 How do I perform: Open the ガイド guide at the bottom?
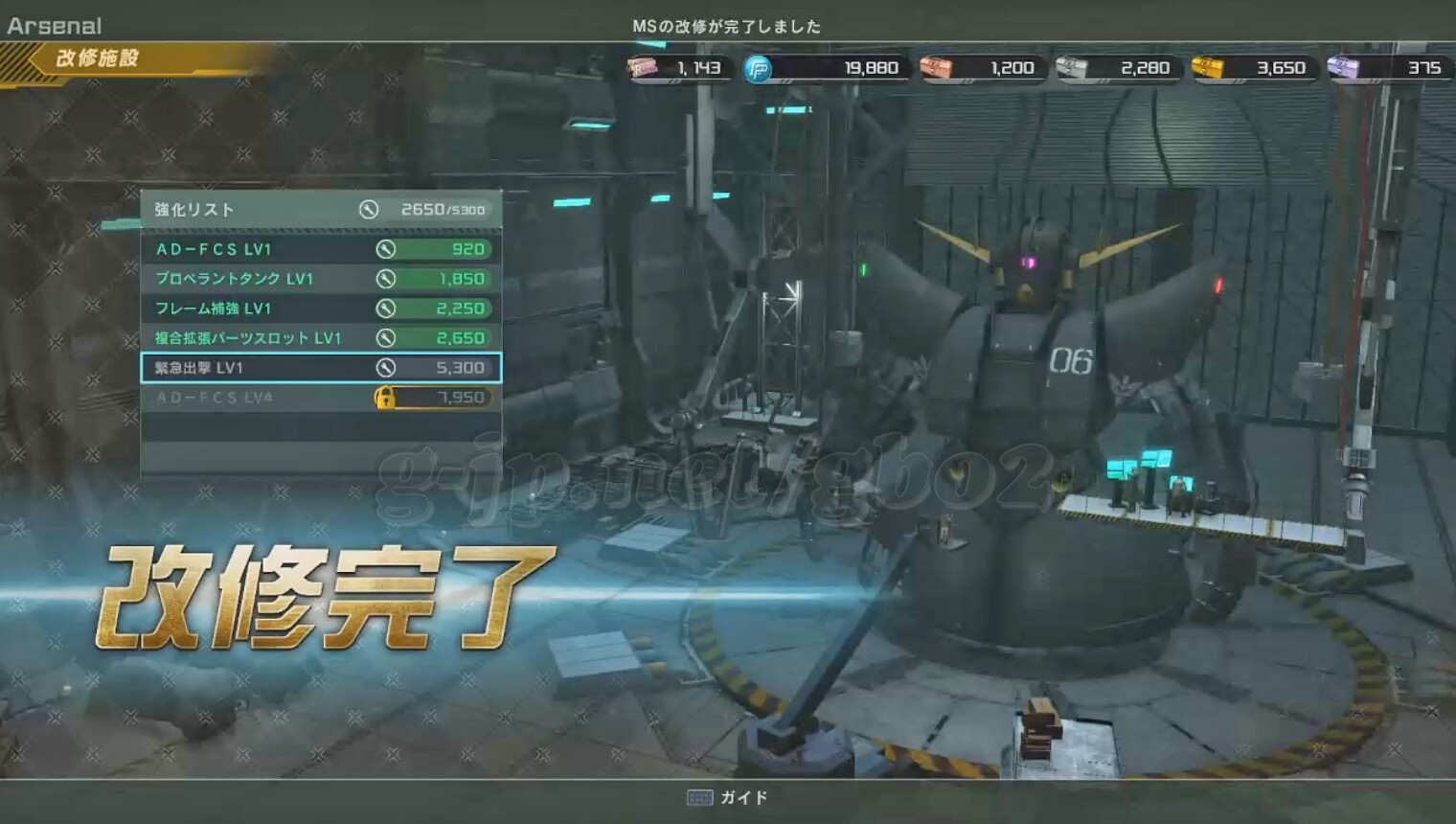click(x=728, y=797)
